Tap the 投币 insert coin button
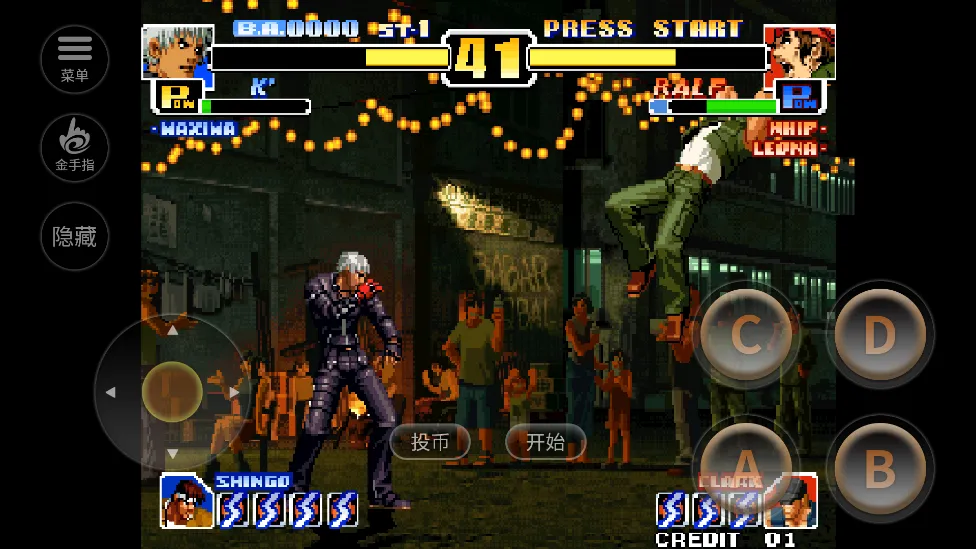The image size is (976, 549). (x=430, y=442)
